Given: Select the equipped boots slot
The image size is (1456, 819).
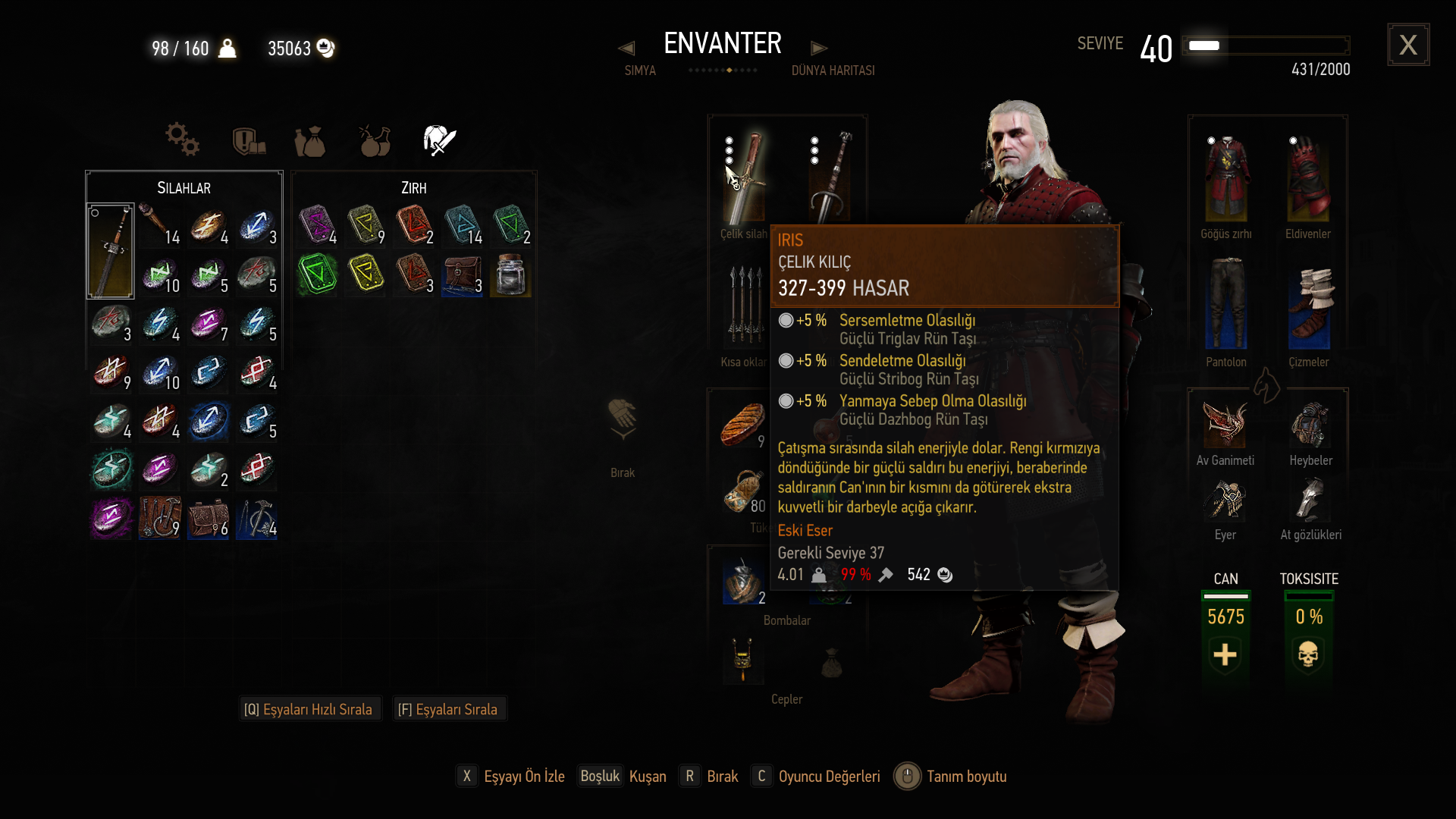Looking at the screenshot, I should click(x=1309, y=307).
